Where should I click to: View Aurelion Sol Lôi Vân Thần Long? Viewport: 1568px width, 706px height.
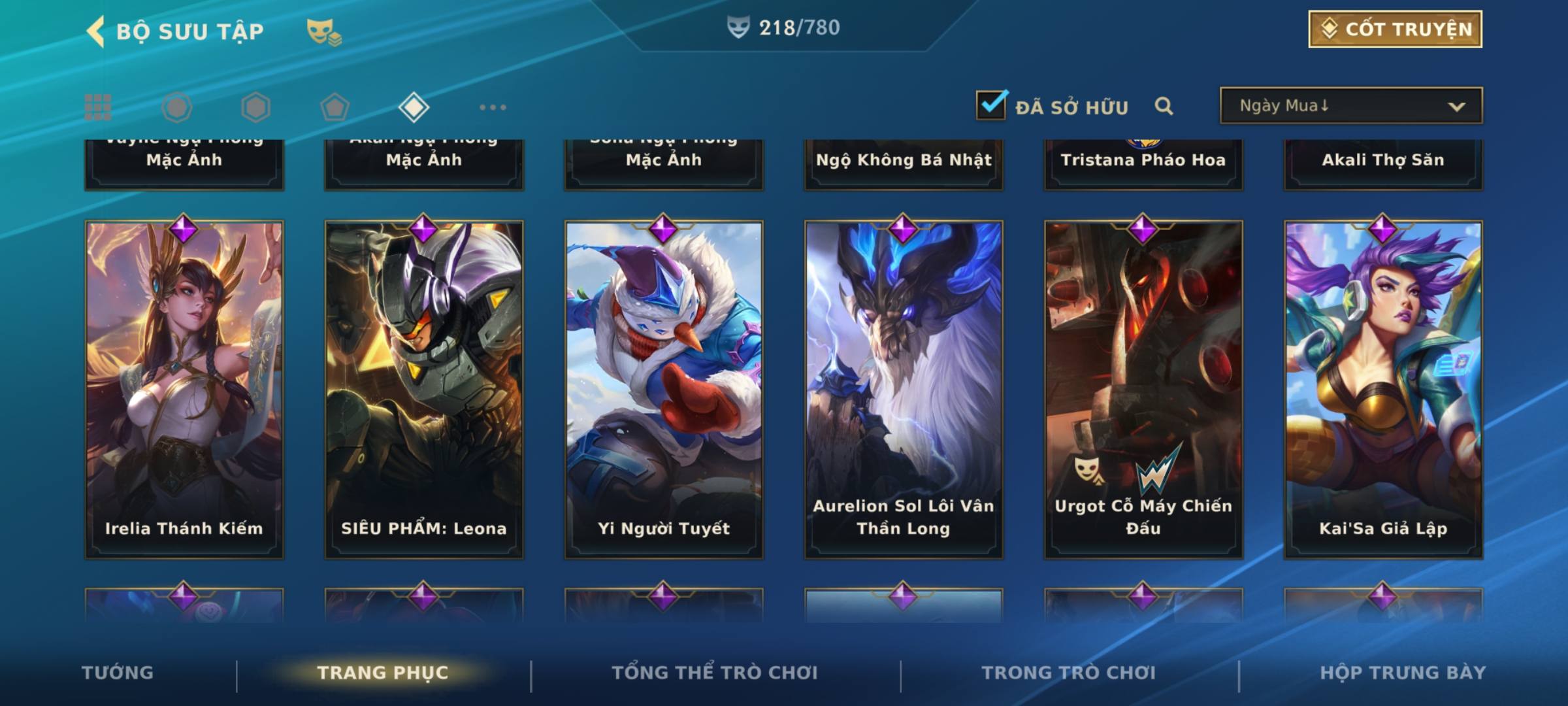[904, 389]
